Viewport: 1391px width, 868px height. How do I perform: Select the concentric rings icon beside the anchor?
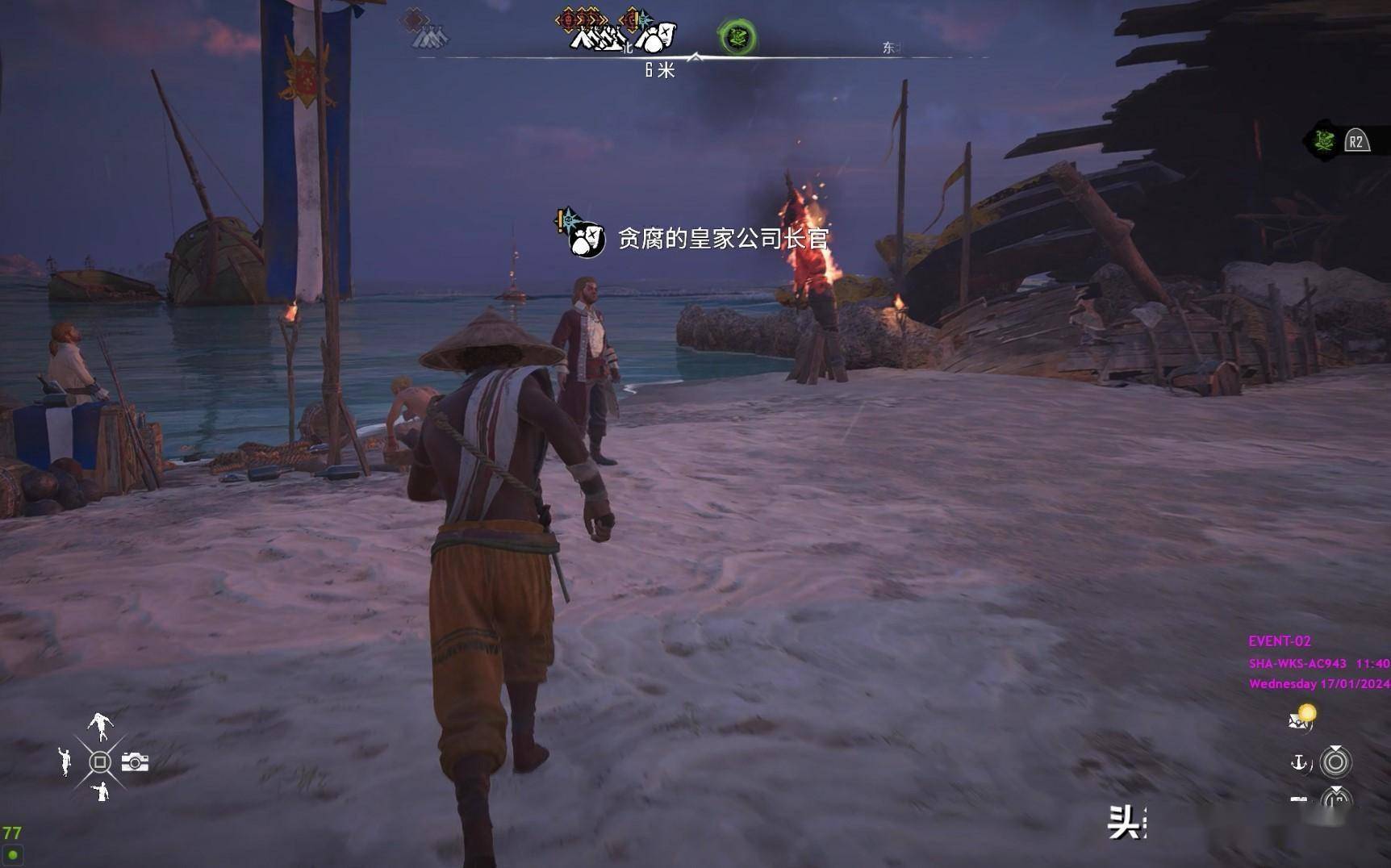pos(1335,762)
